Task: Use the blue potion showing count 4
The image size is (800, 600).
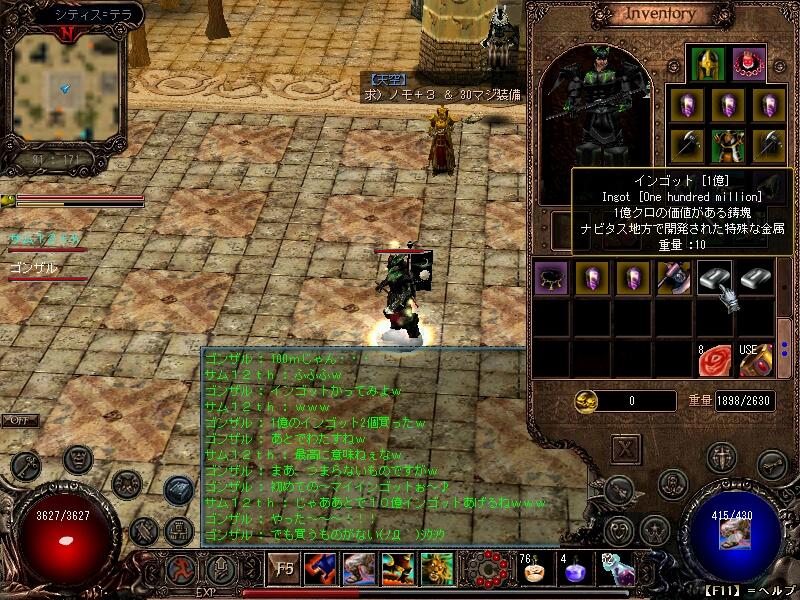Action: click(574, 571)
